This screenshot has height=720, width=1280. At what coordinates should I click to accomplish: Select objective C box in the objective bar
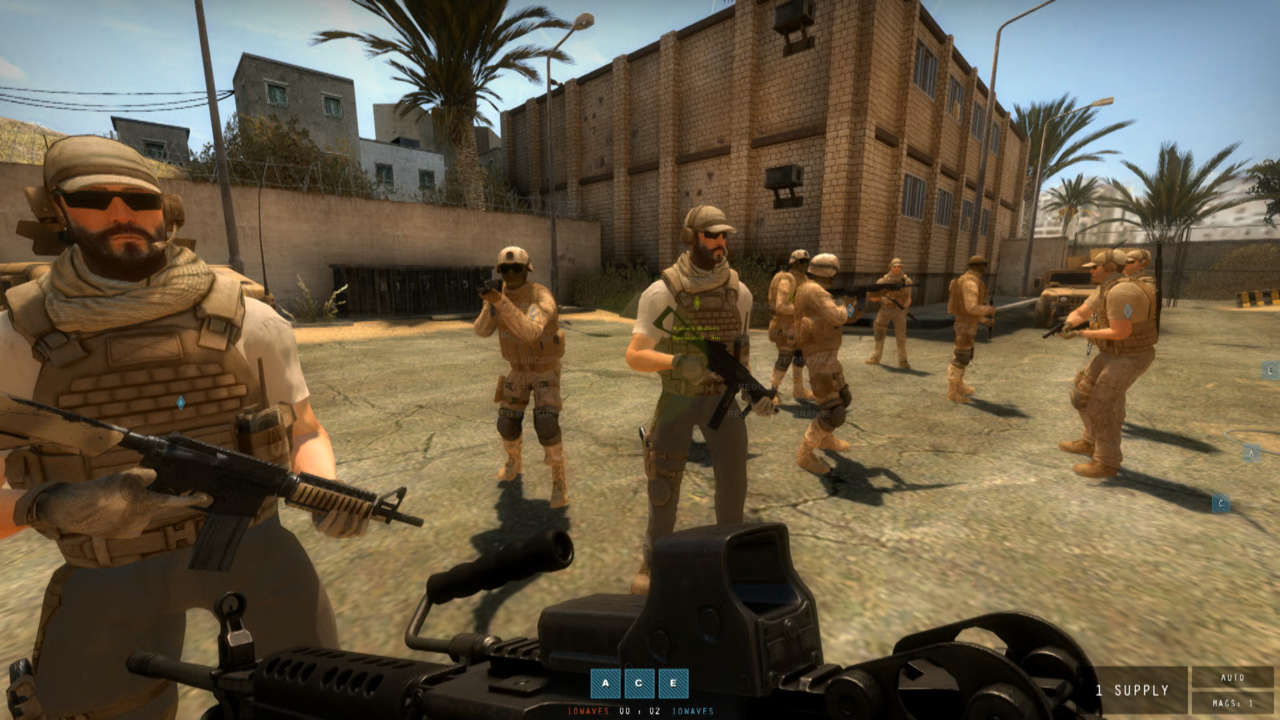tap(639, 683)
